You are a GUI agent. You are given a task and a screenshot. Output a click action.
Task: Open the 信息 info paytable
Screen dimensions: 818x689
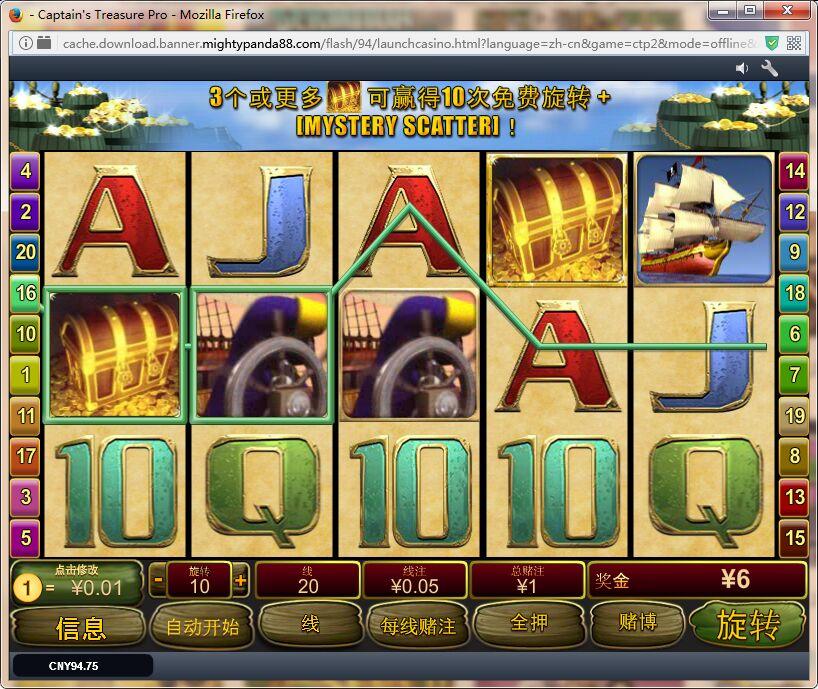tap(80, 627)
